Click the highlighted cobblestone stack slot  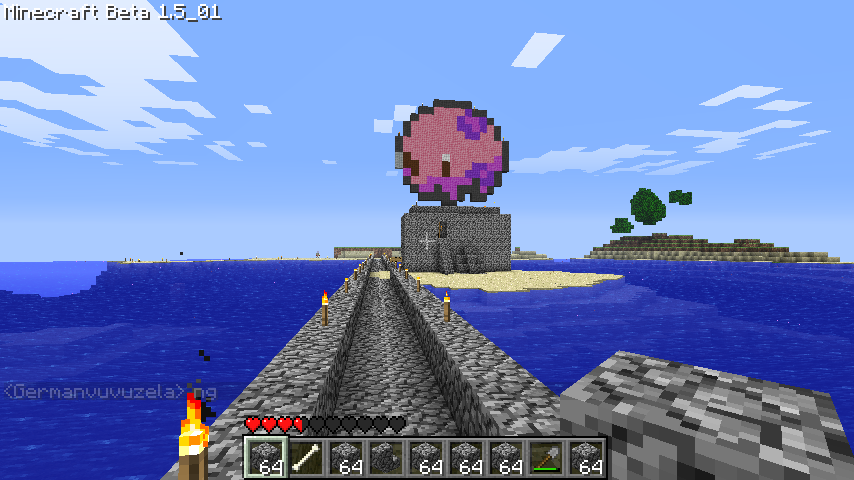[265, 458]
